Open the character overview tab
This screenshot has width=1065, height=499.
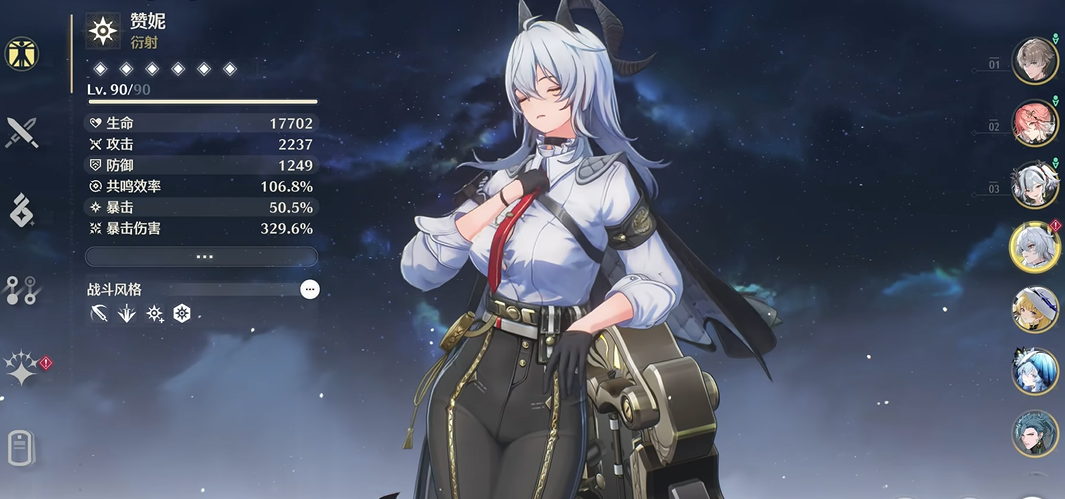pos(21,54)
